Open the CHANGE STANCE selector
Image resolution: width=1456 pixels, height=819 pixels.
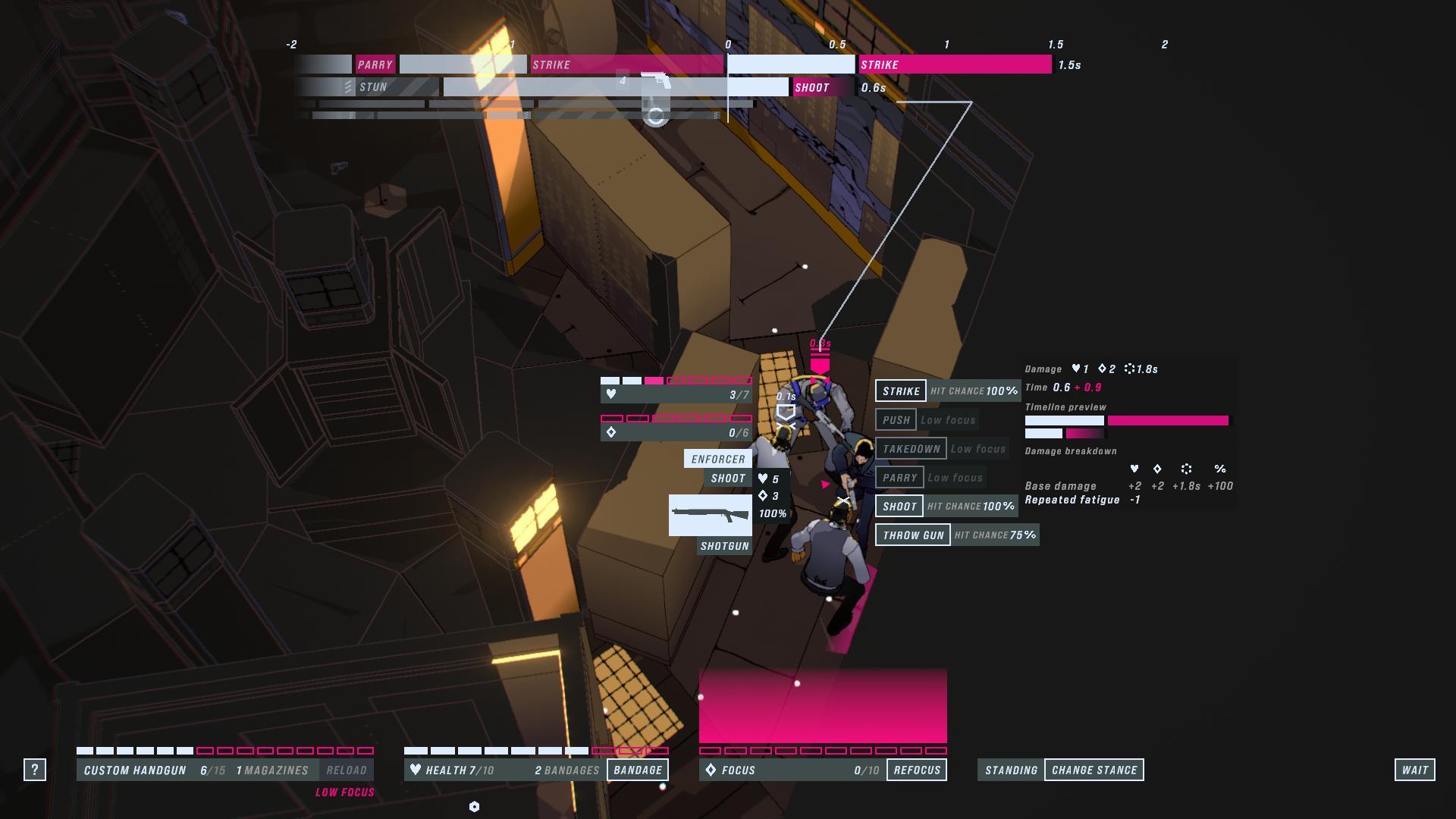click(1094, 769)
